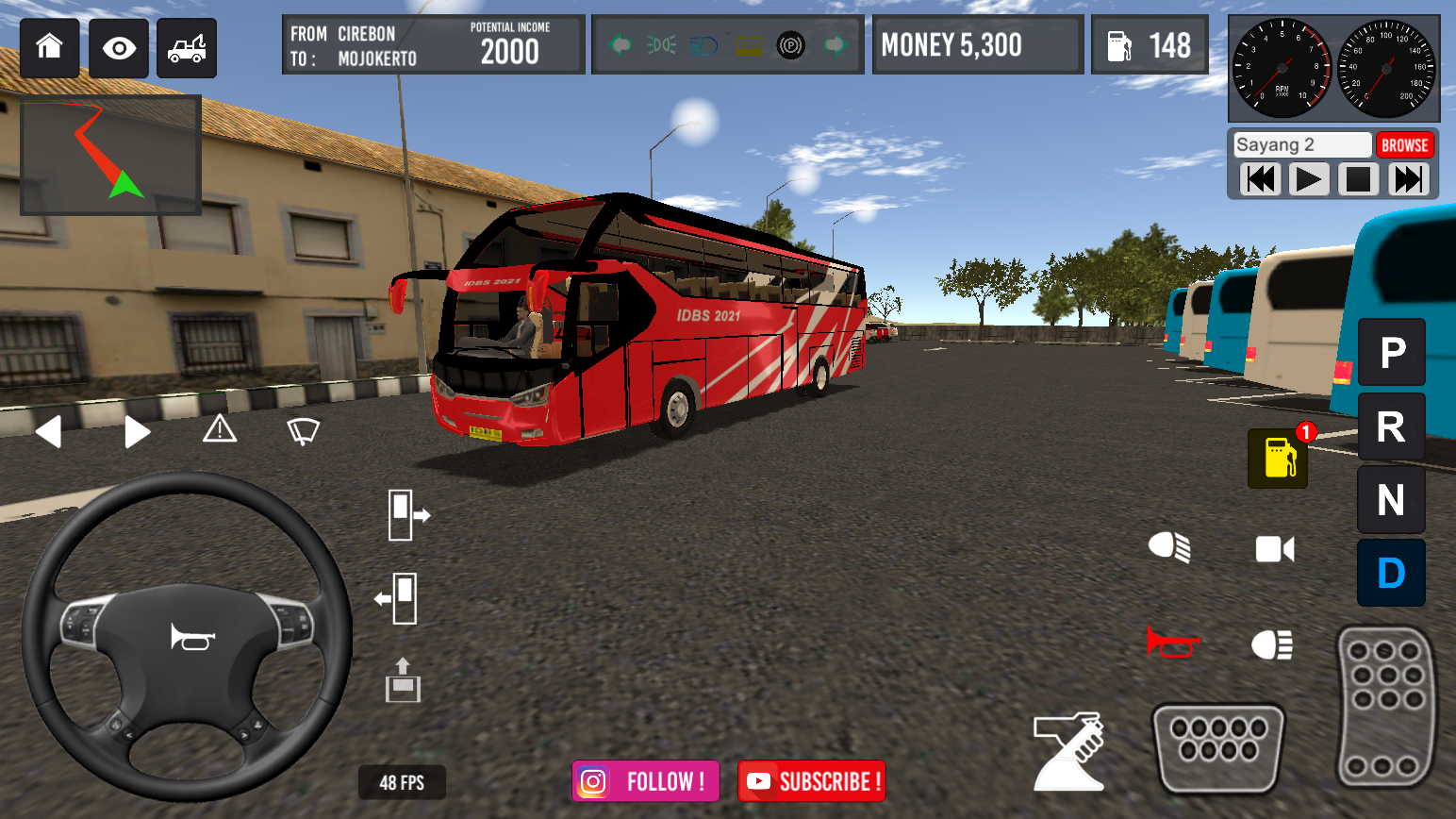
Task: Click the Instagram FOLLOW button
Action: [x=645, y=781]
